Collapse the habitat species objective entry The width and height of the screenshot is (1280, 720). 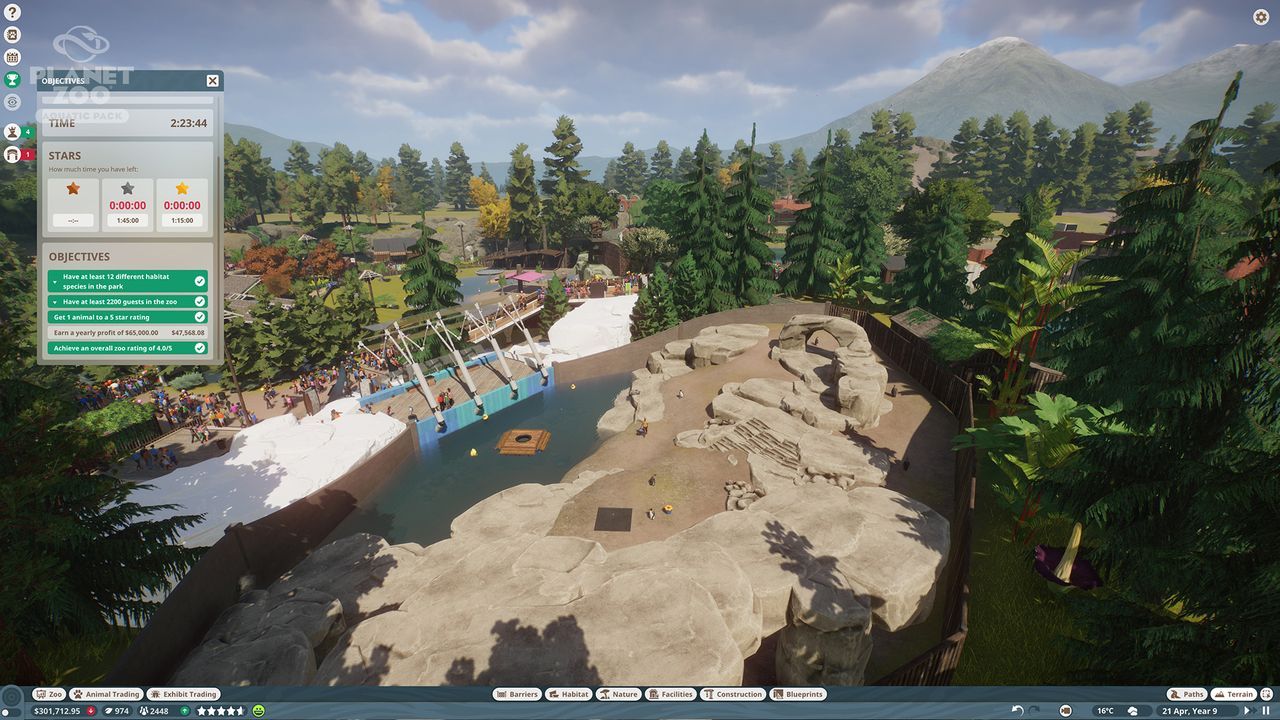54,284
